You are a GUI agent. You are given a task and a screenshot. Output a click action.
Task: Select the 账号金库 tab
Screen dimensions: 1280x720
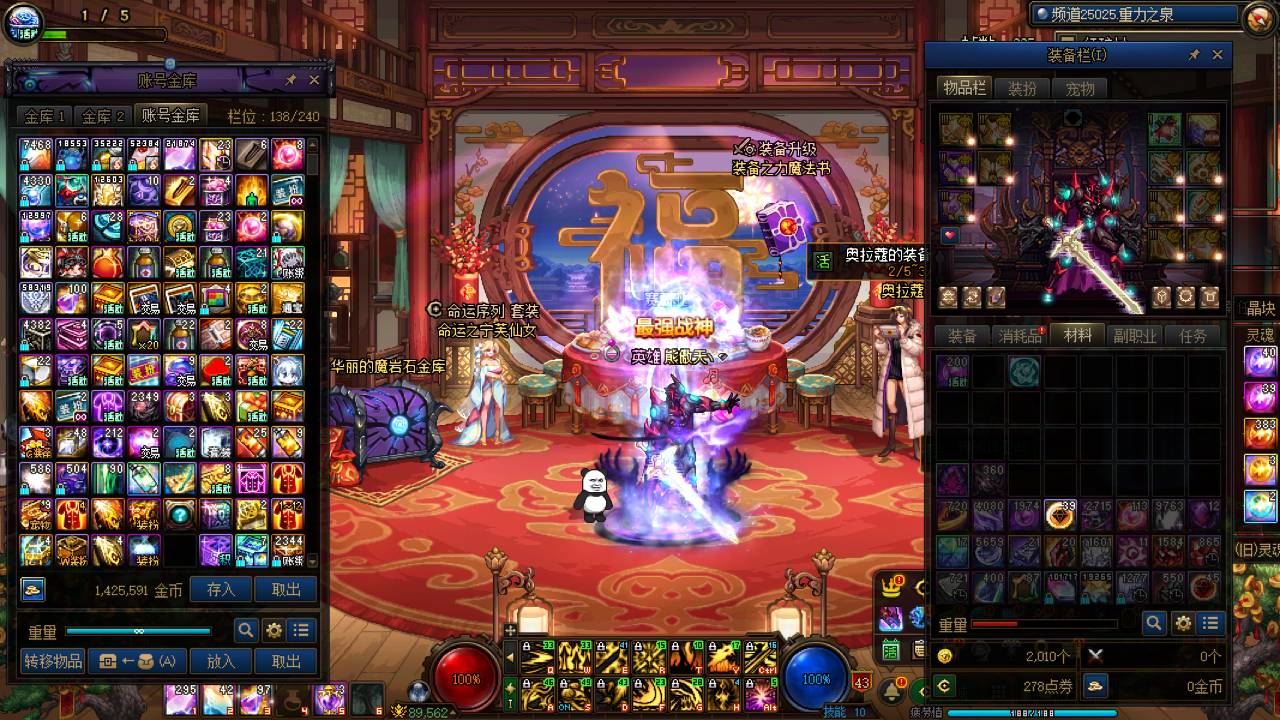171,116
